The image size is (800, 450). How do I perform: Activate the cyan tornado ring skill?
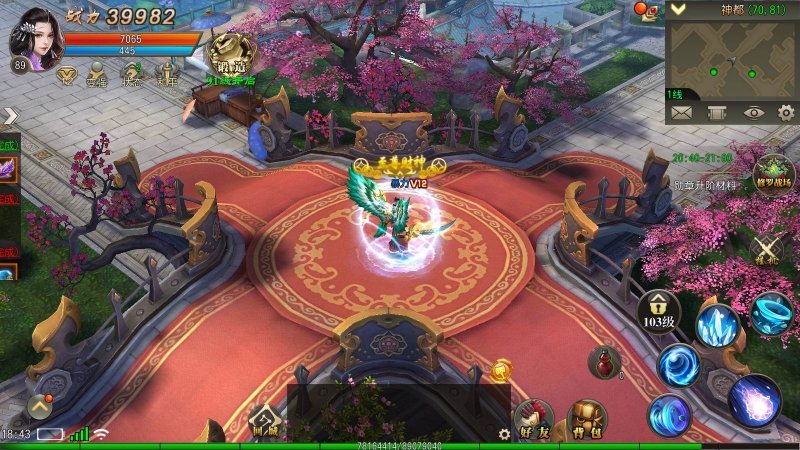point(772,311)
